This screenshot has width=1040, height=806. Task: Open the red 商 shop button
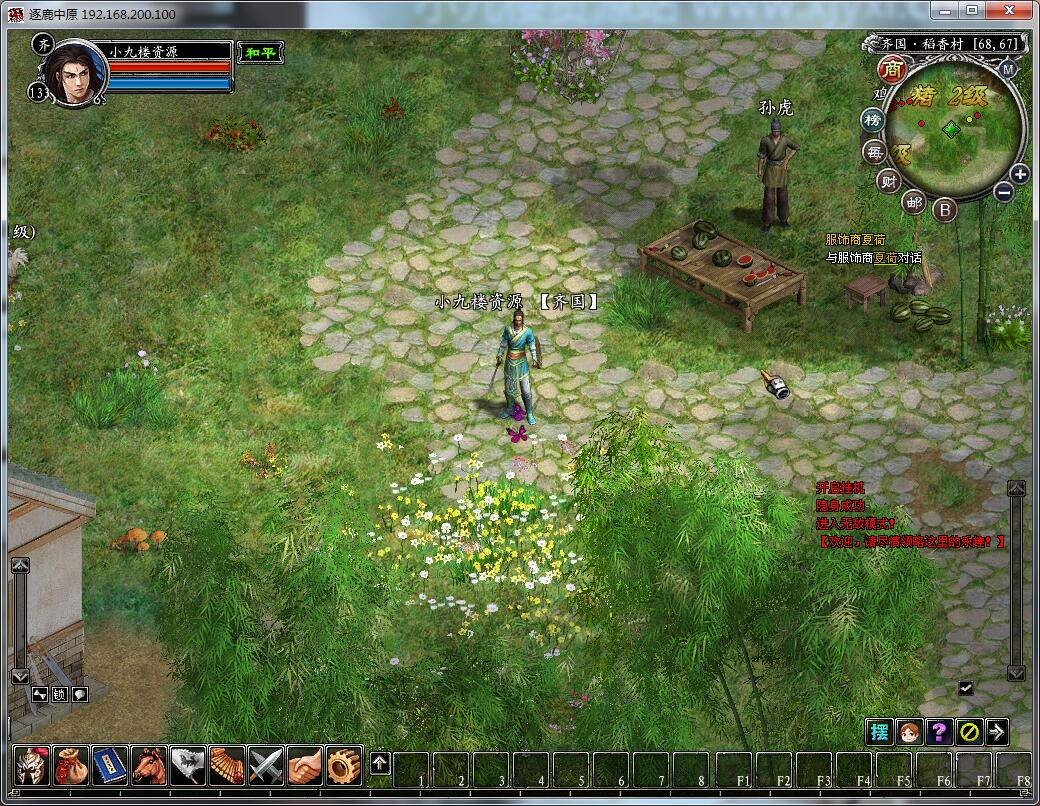pos(892,70)
